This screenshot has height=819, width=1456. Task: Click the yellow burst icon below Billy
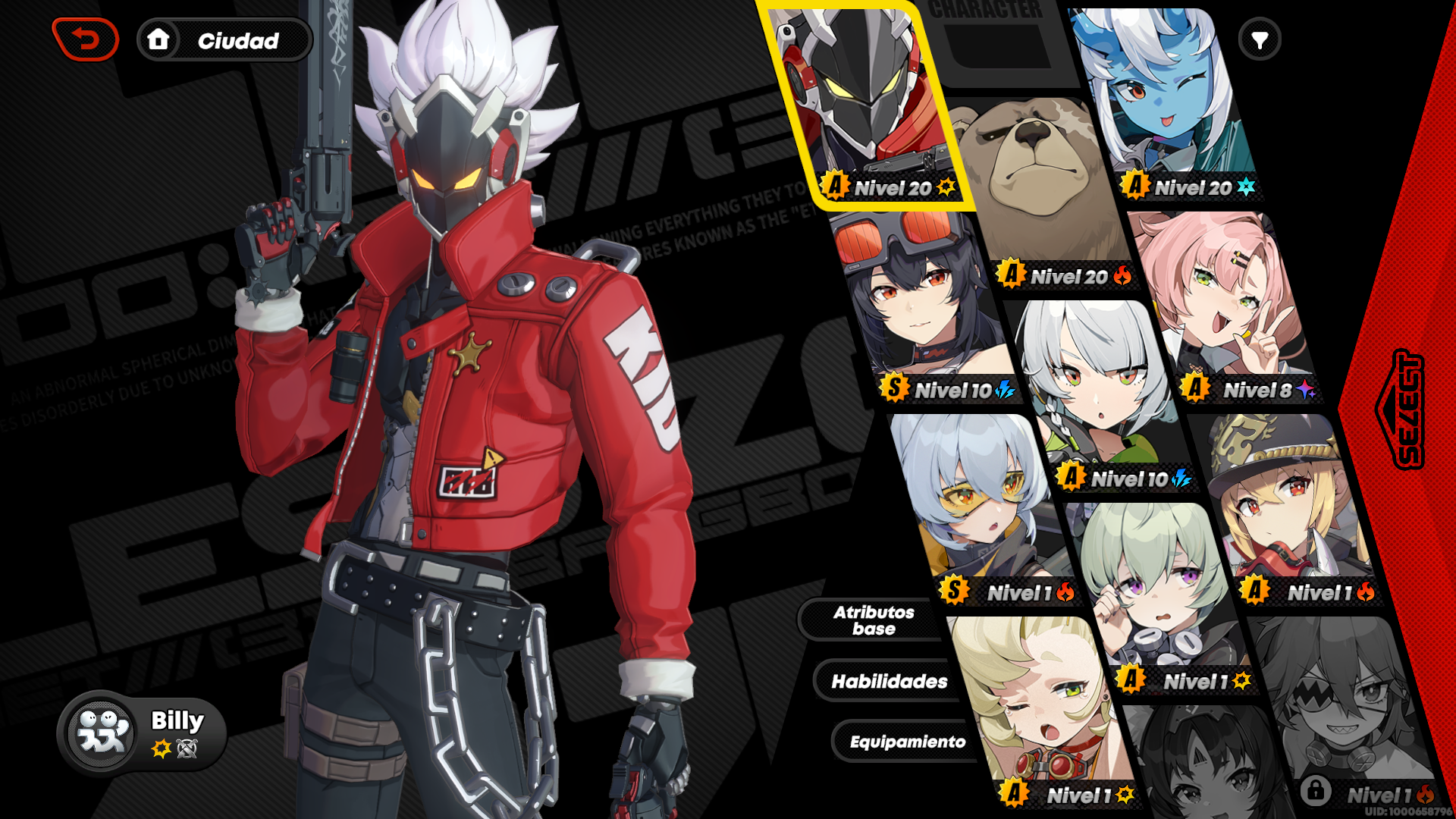pos(160,748)
